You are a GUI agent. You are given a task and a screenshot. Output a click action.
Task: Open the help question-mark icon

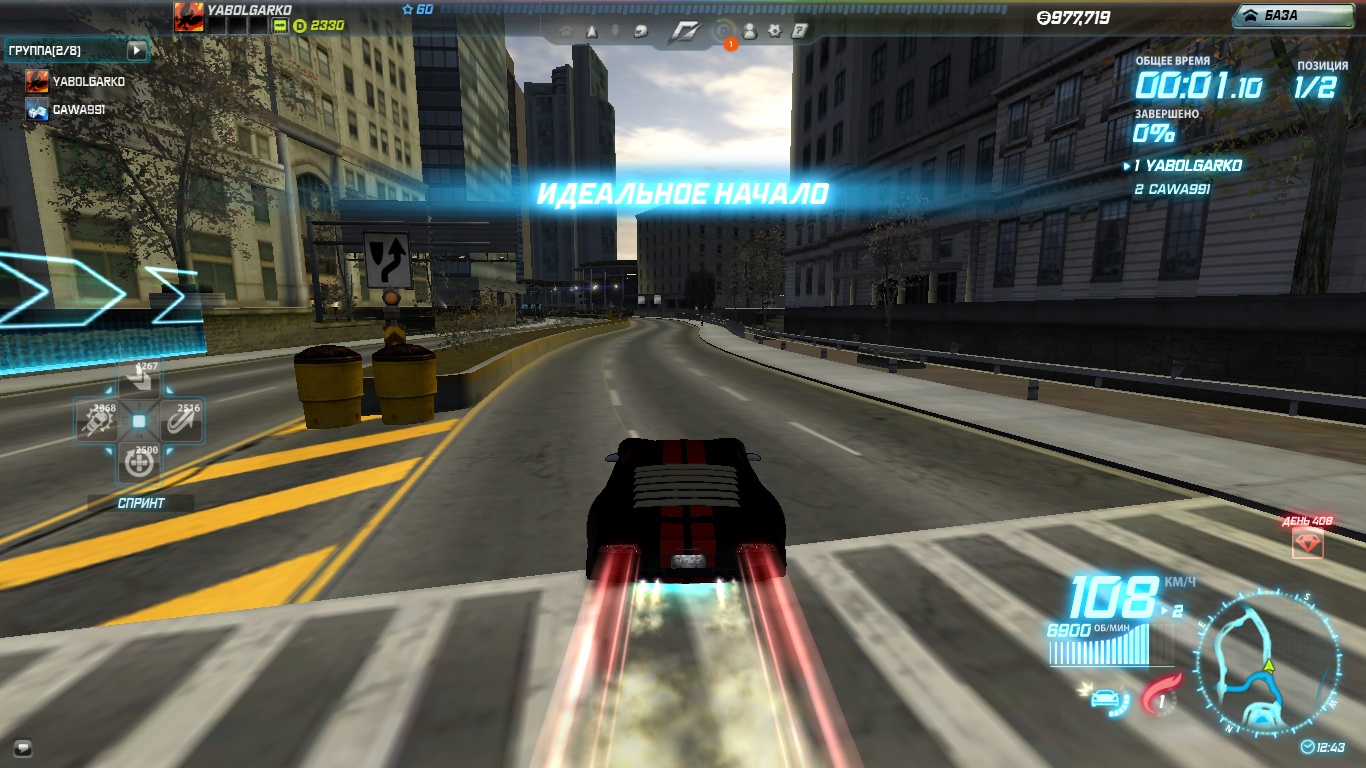point(799,31)
